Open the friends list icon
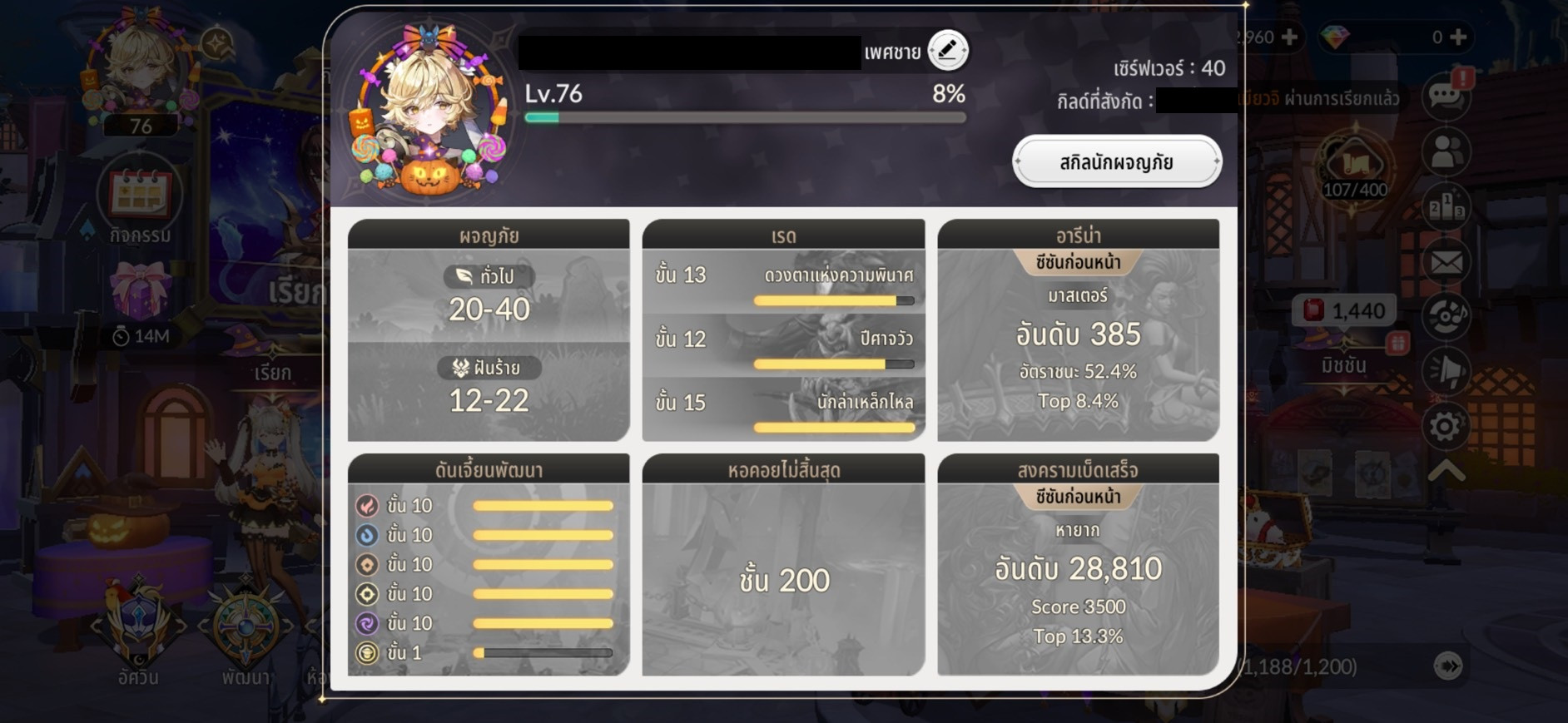 click(x=1446, y=152)
